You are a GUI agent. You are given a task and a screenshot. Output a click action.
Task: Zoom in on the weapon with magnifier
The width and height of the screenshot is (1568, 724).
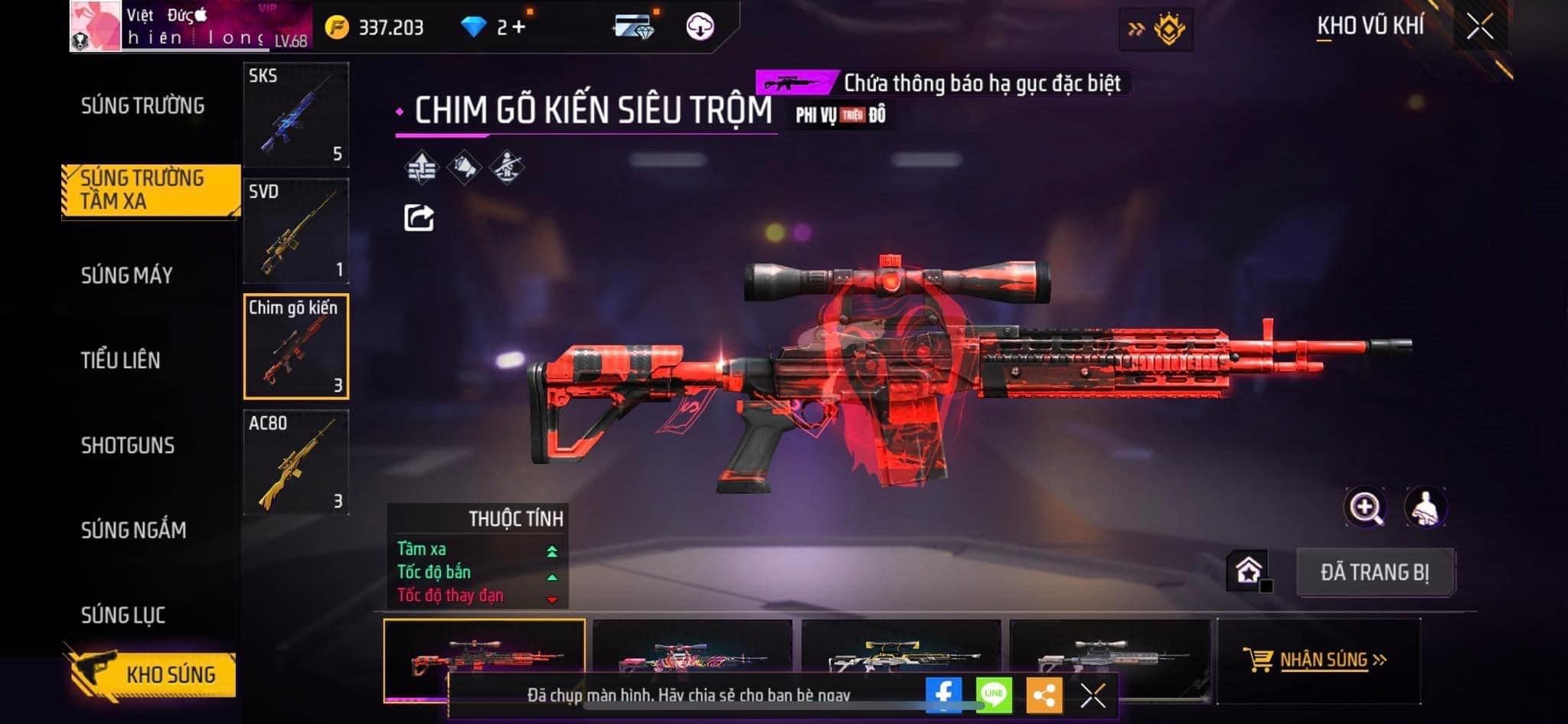(1365, 507)
